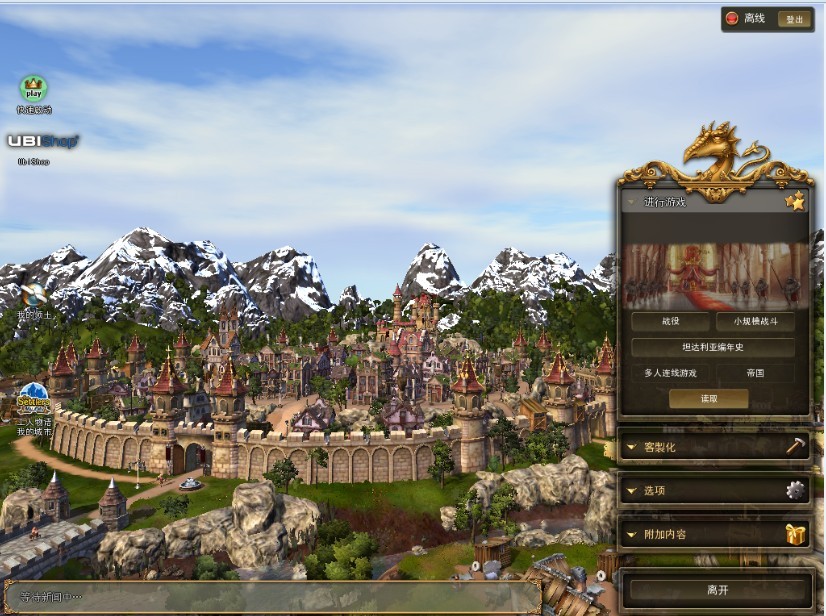Click the 读取 load game button

708,398
